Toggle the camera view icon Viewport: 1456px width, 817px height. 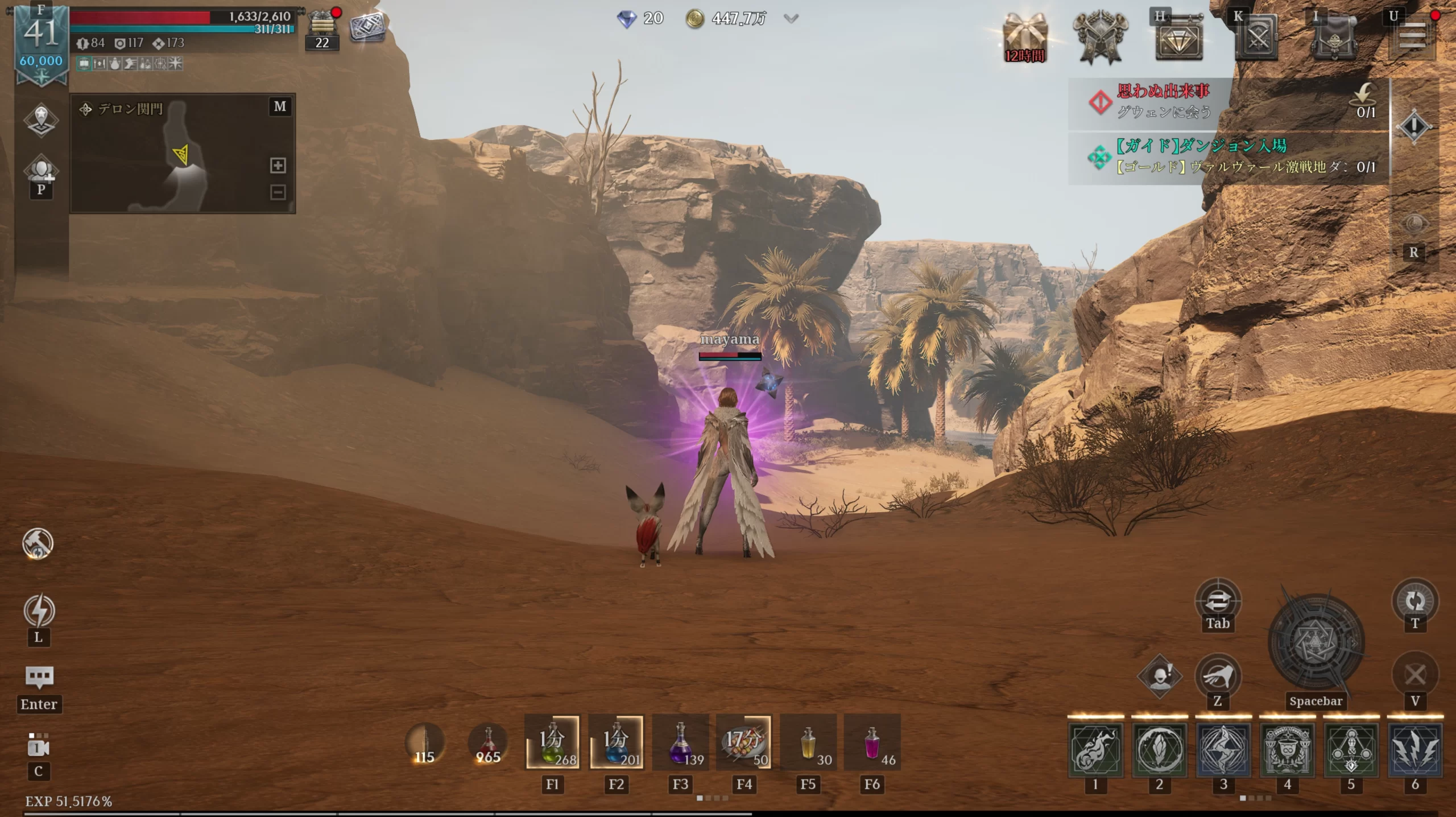pyautogui.click(x=38, y=746)
